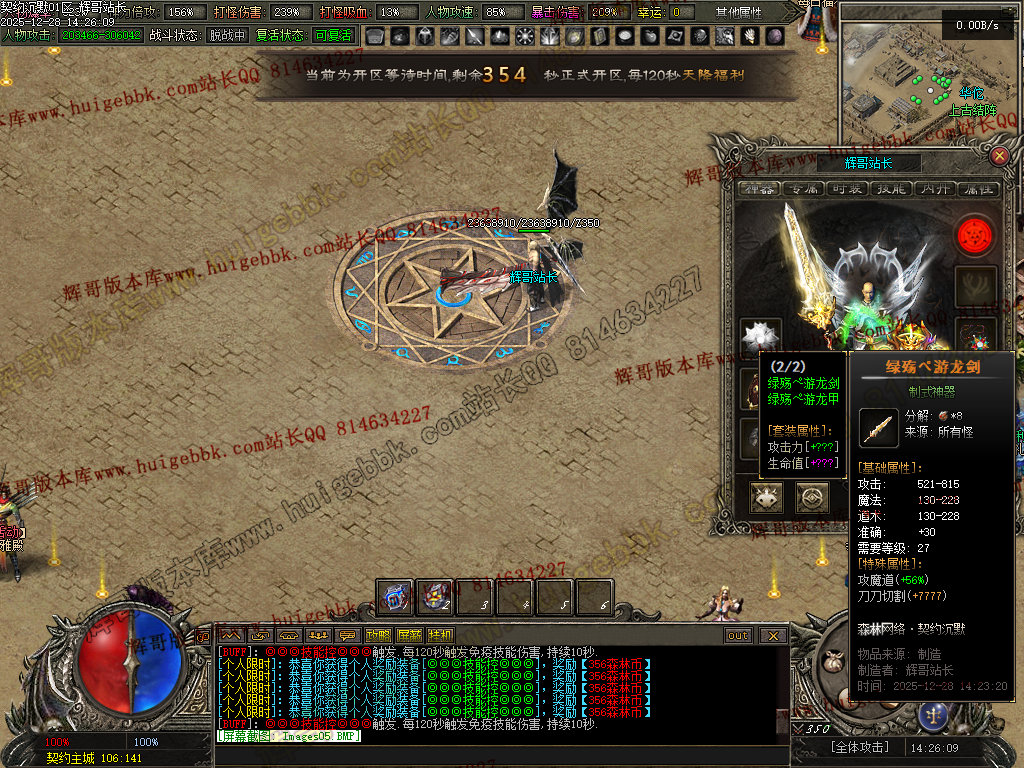Use the second hotbar skill slot

click(x=435, y=597)
